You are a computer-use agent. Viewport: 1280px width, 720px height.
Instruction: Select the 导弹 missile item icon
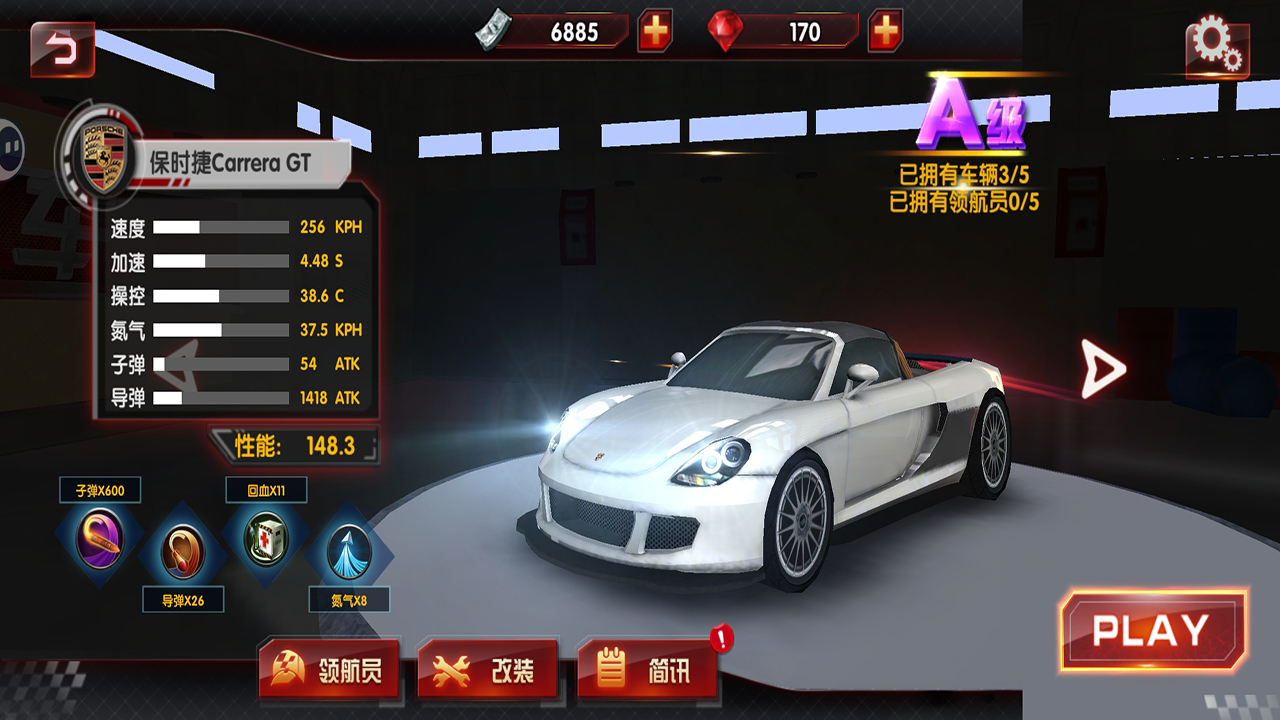[x=183, y=553]
